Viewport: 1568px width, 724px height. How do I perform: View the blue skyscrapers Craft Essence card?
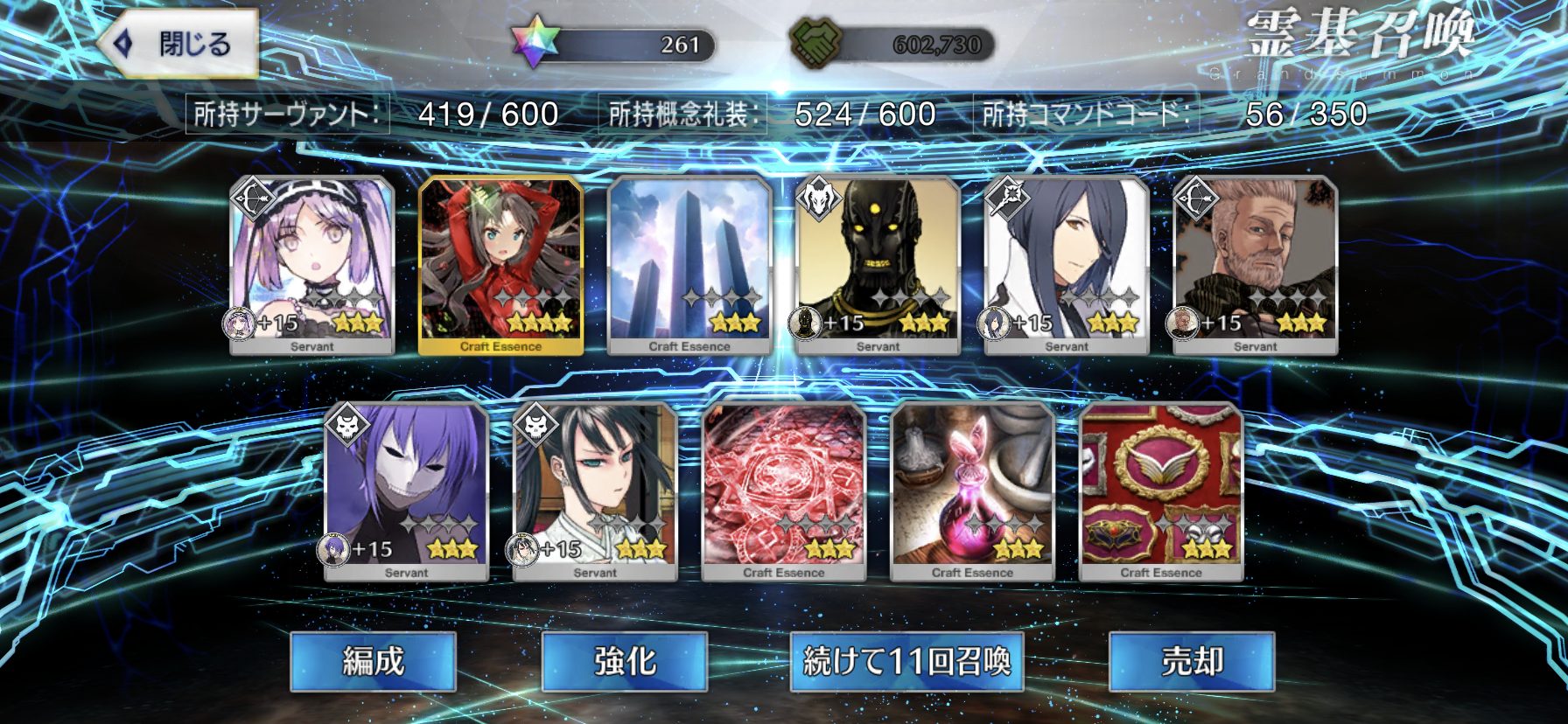pyautogui.click(x=689, y=264)
